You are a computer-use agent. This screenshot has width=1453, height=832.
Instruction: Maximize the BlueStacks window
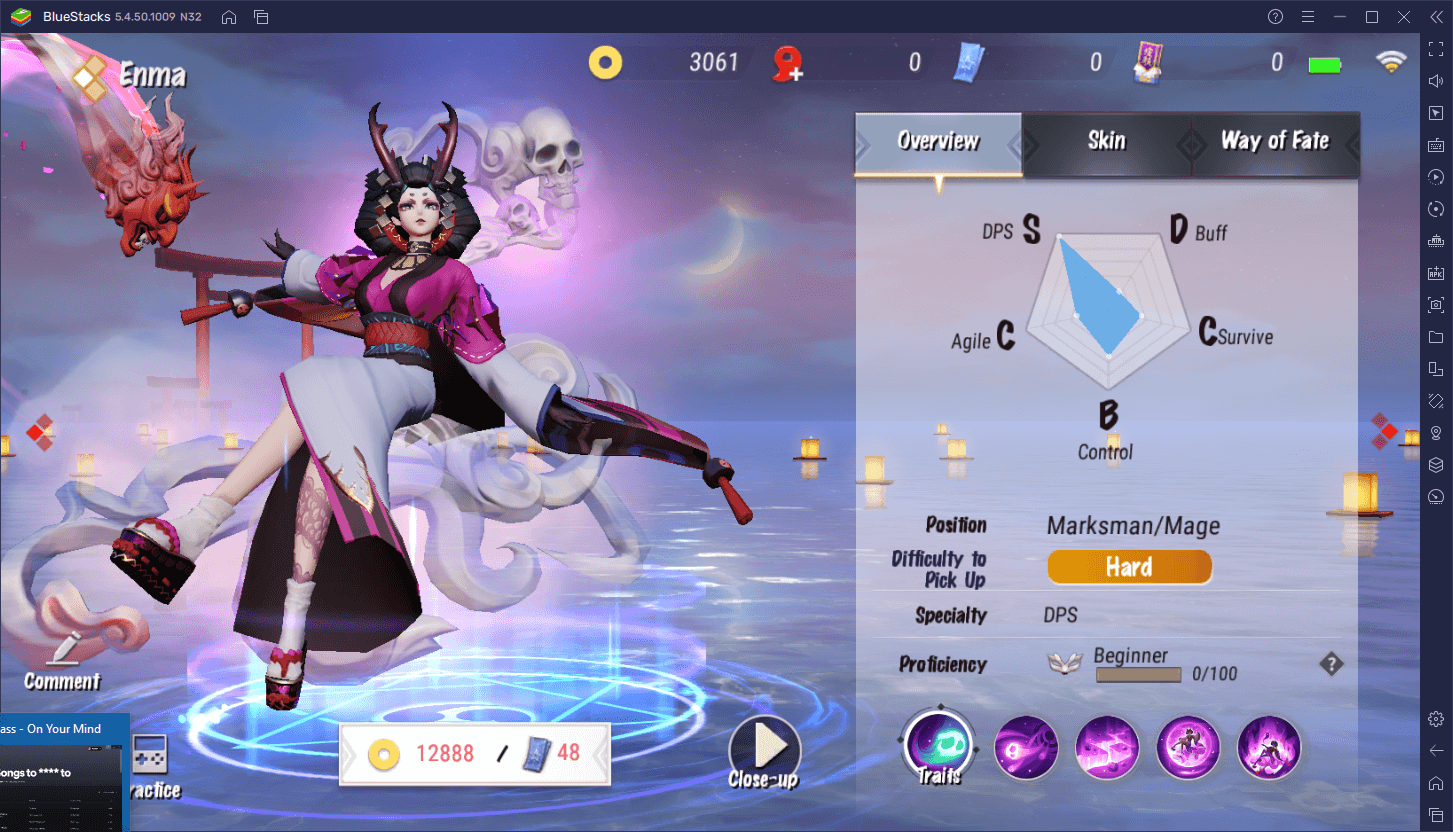[x=1372, y=17]
